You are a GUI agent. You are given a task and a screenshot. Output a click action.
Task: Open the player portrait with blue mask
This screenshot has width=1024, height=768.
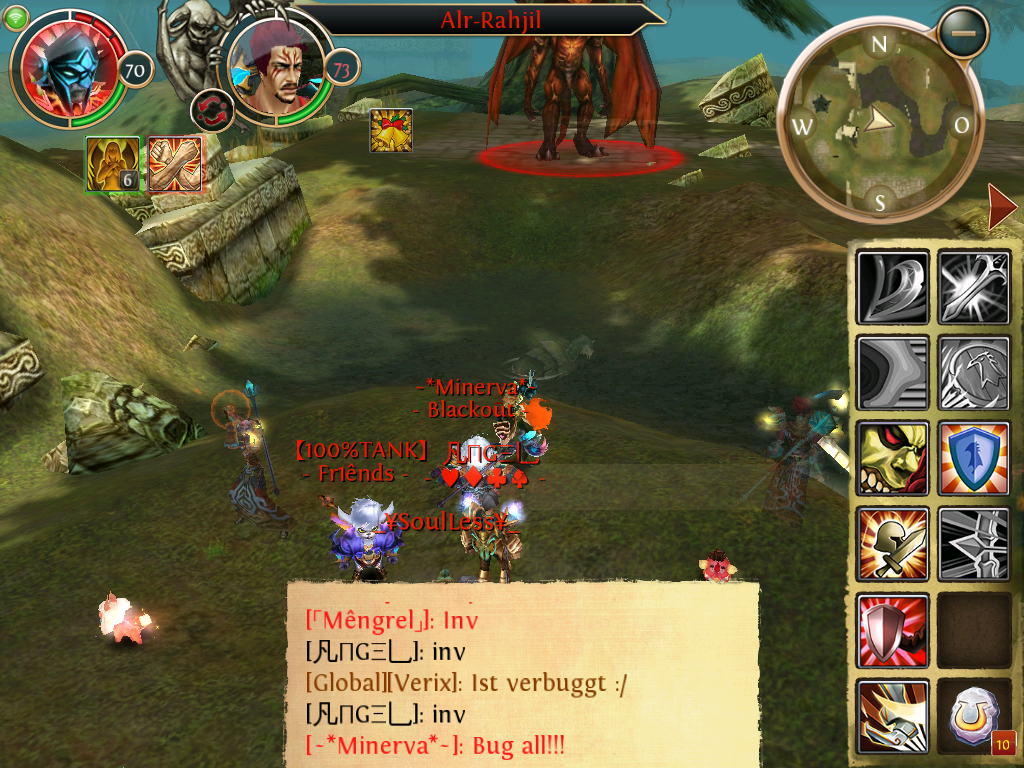point(67,70)
